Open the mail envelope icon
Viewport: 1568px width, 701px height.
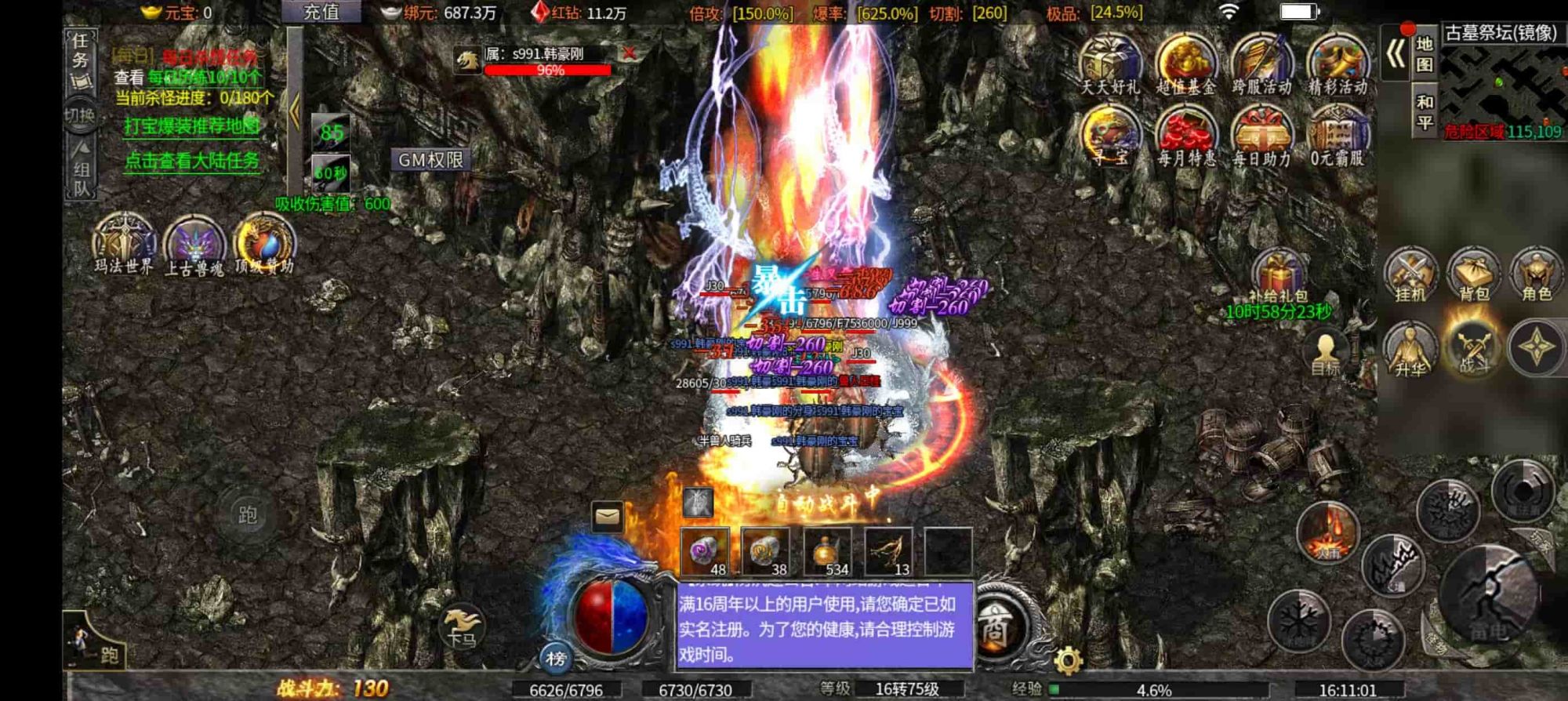(608, 517)
